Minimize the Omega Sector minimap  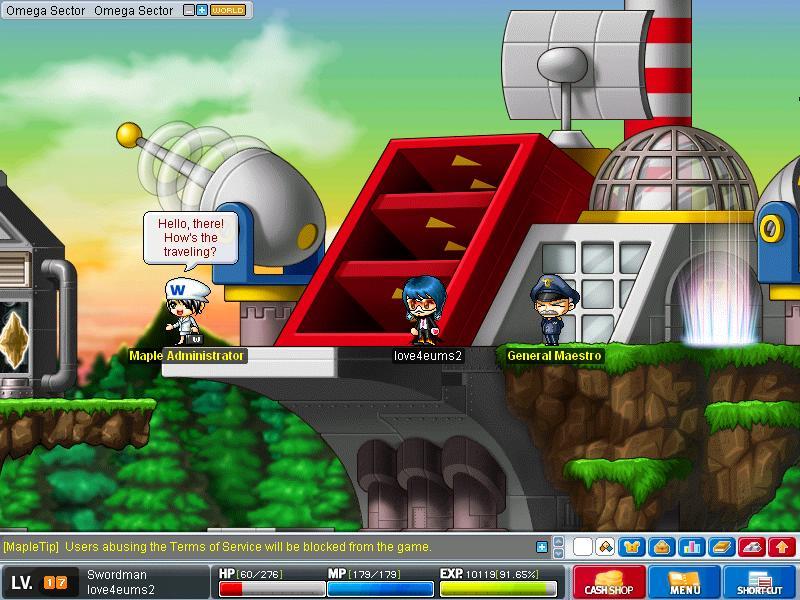190,11
